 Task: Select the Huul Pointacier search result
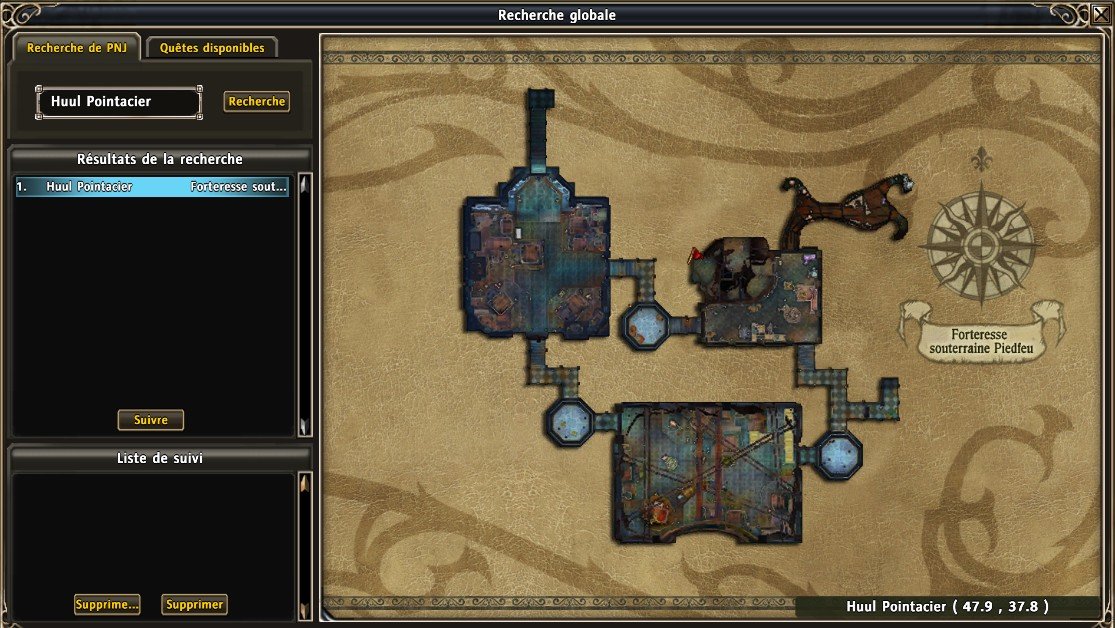[x=152, y=186]
